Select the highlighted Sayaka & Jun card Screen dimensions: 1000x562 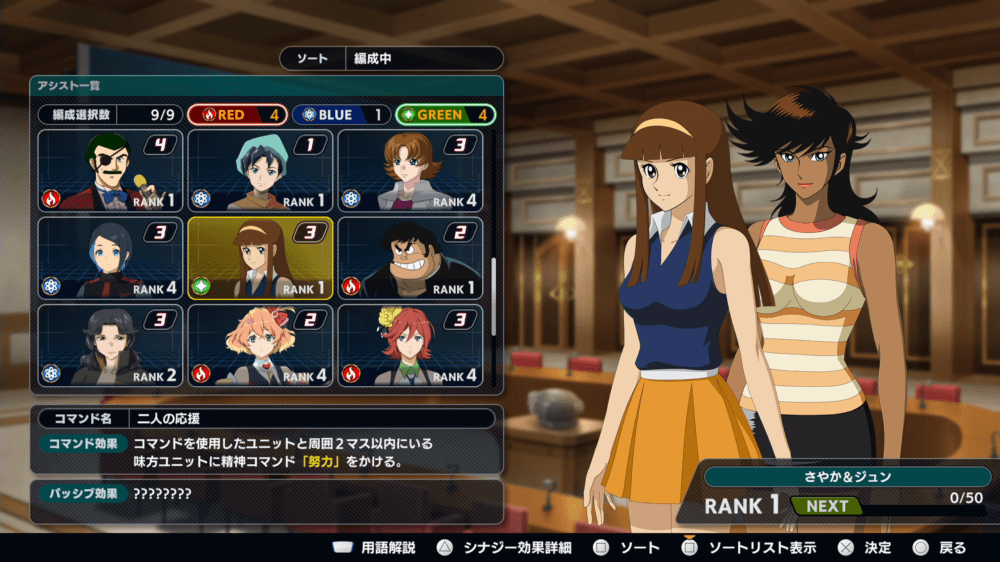(x=260, y=257)
